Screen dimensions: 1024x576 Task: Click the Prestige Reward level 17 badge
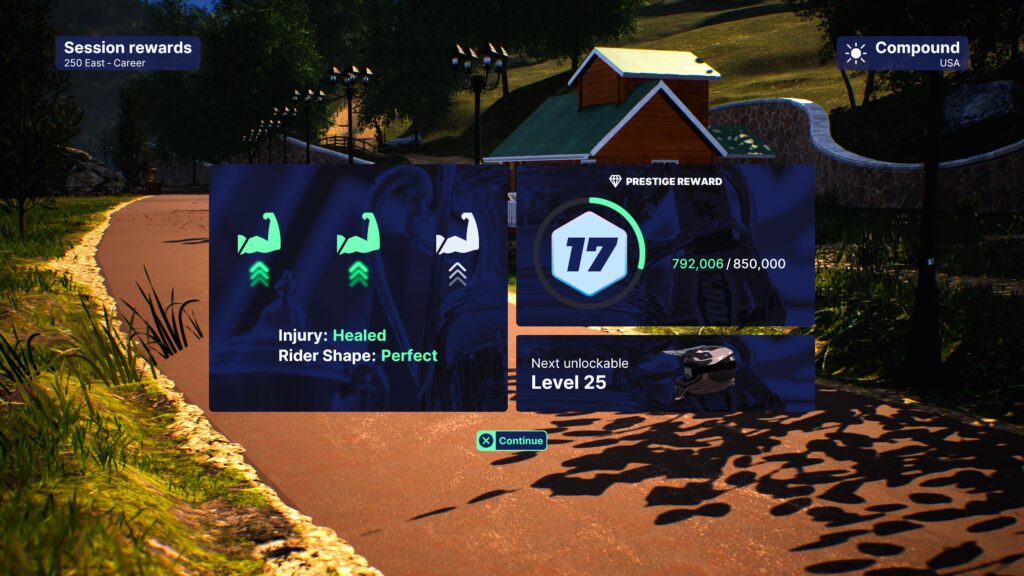[589, 255]
